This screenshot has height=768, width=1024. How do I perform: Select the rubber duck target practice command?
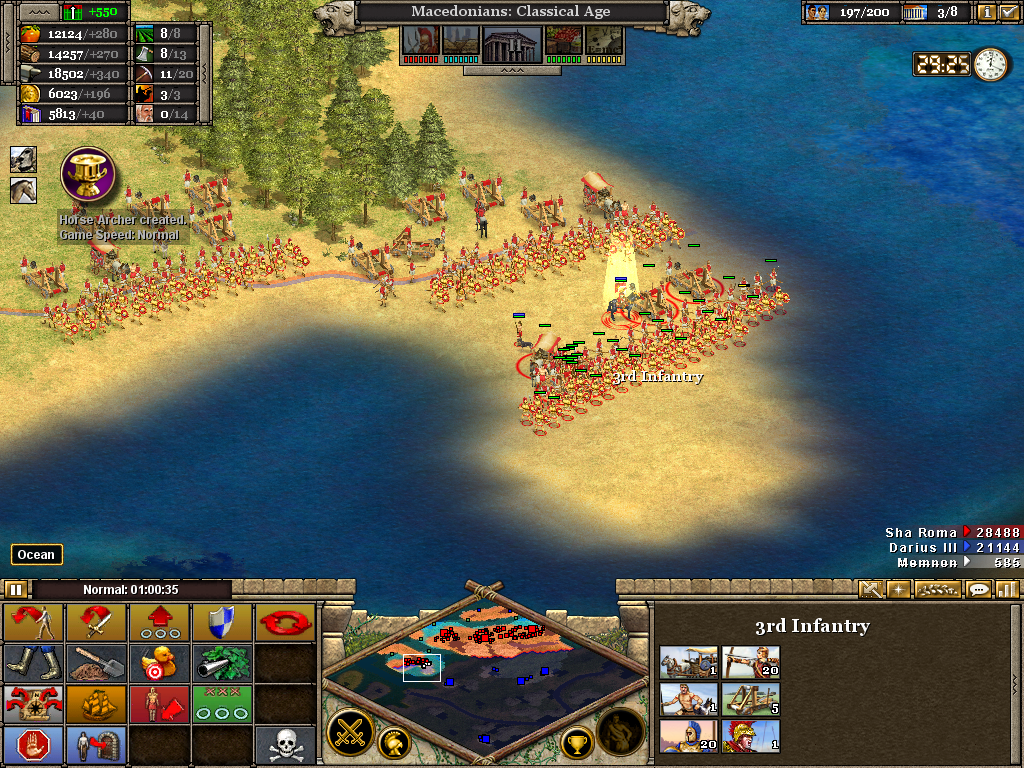(x=159, y=663)
